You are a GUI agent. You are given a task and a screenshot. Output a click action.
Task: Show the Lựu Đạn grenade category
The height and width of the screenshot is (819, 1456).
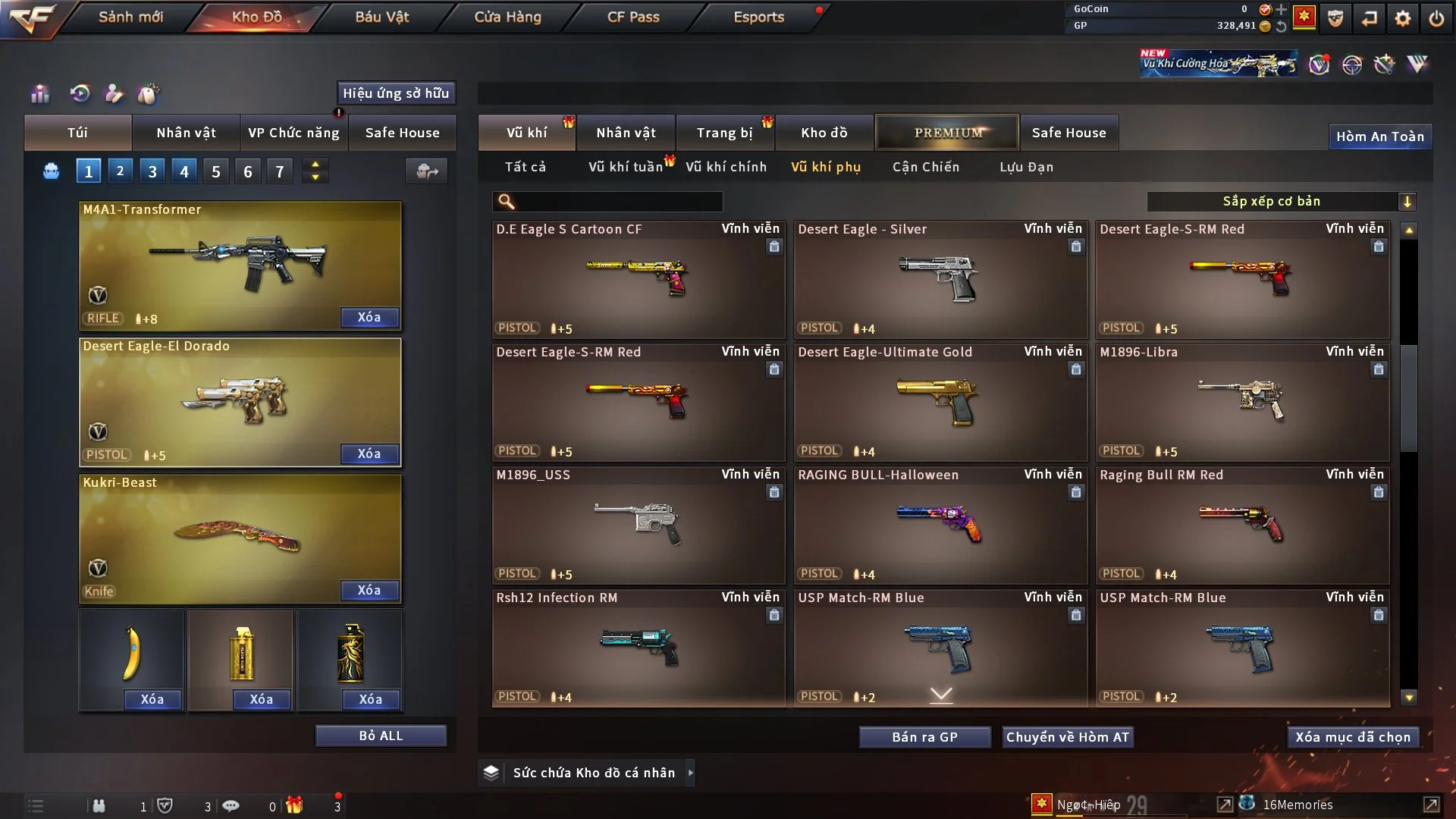(x=1026, y=167)
